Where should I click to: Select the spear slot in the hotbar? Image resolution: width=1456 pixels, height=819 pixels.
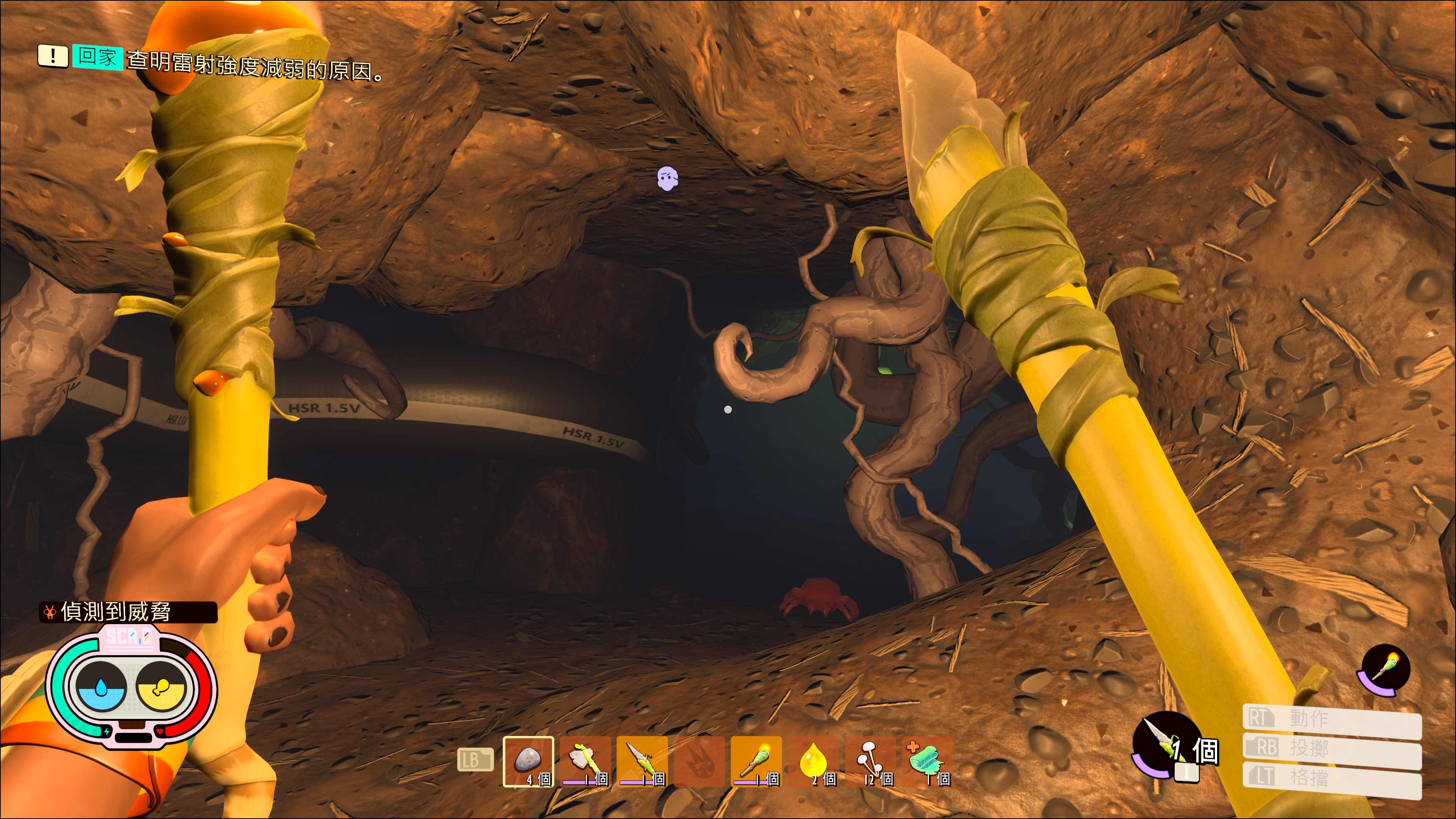[x=643, y=761]
